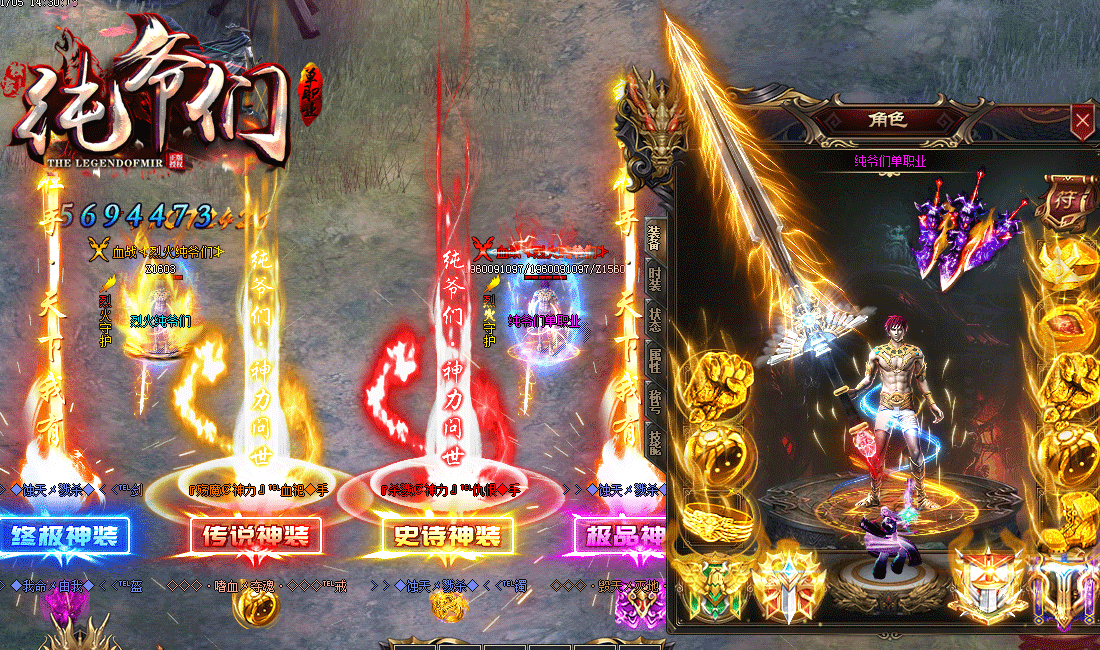Click the 终极神装 blue banner button

click(x=66, y=535)
